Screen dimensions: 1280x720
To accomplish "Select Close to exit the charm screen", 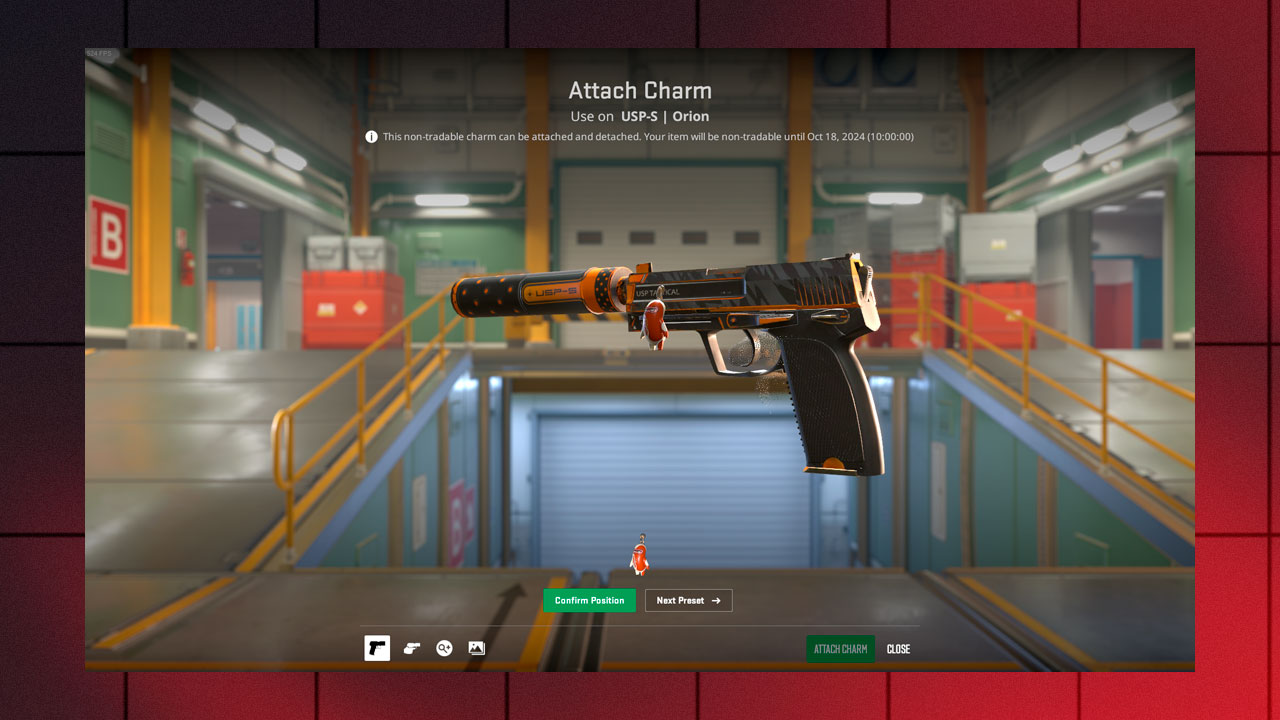I will point(897,649).
